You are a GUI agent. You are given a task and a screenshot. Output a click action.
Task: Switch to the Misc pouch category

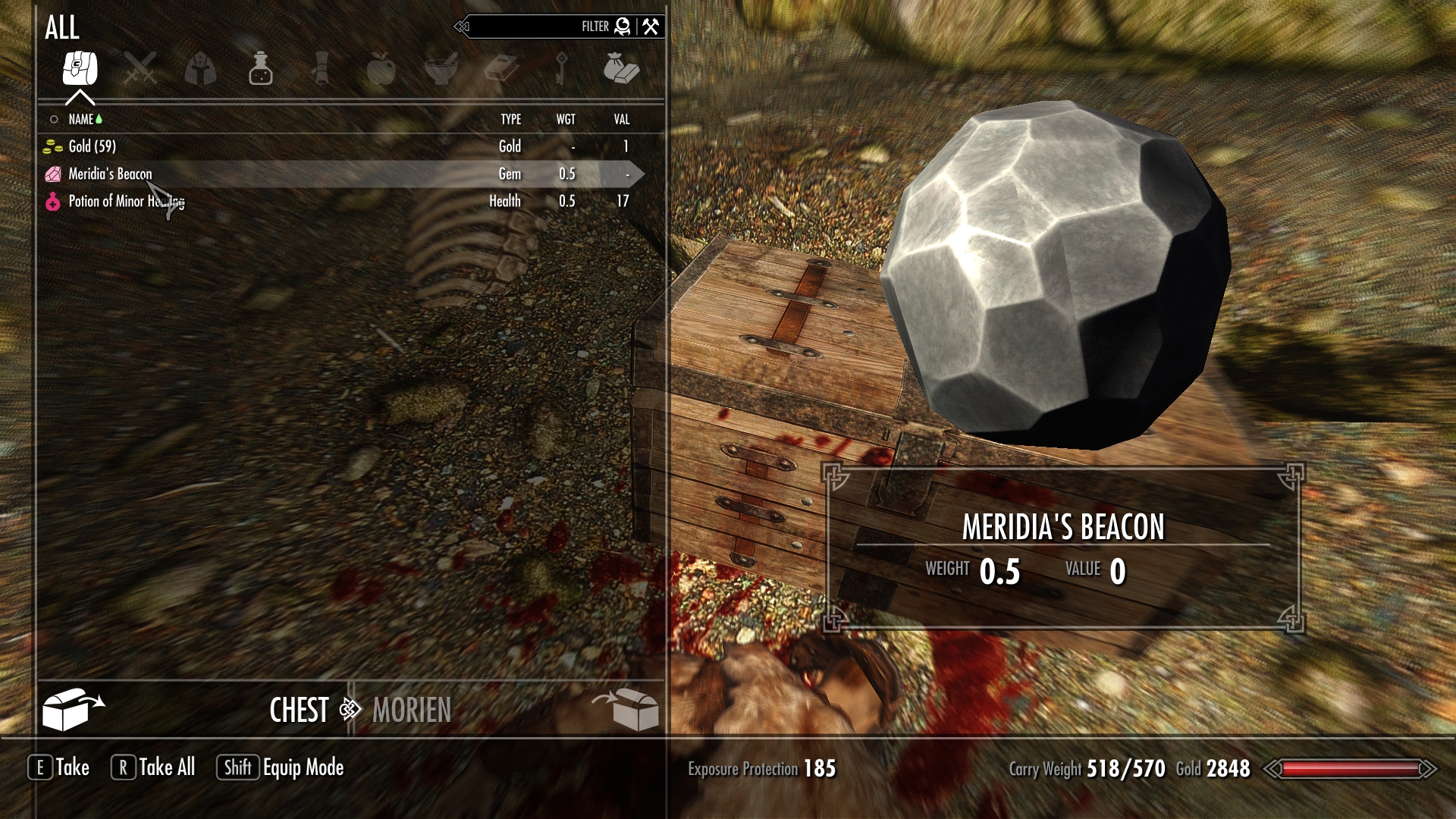point(621,69)
